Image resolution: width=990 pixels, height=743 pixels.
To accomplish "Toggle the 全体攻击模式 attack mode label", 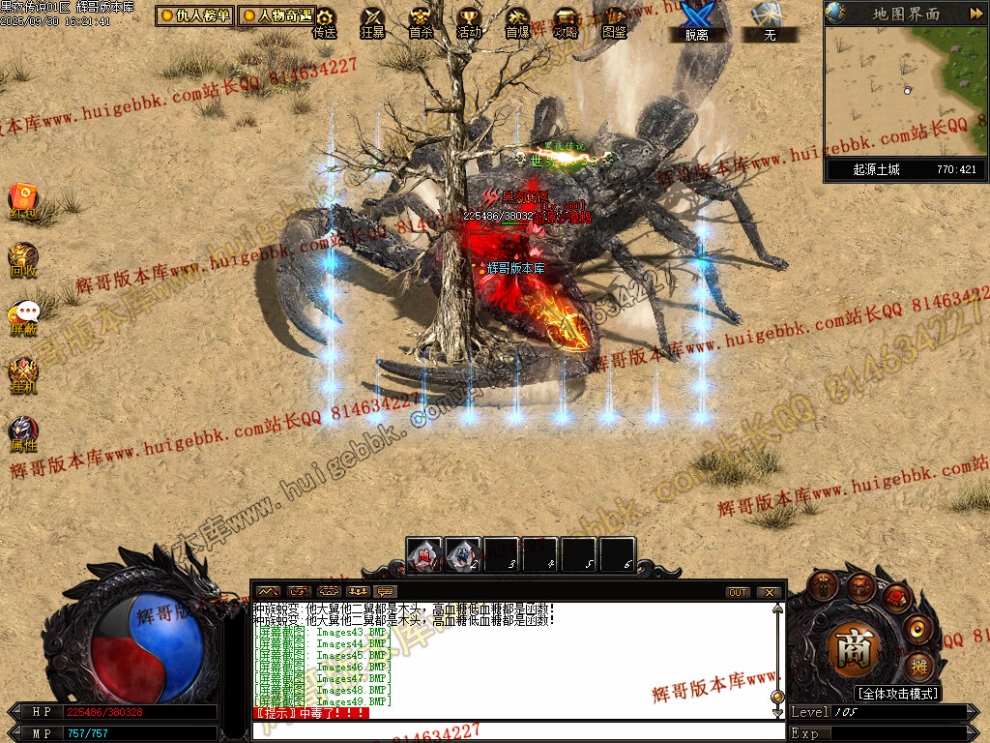I will pyautogui.click(x=897, y=694).
